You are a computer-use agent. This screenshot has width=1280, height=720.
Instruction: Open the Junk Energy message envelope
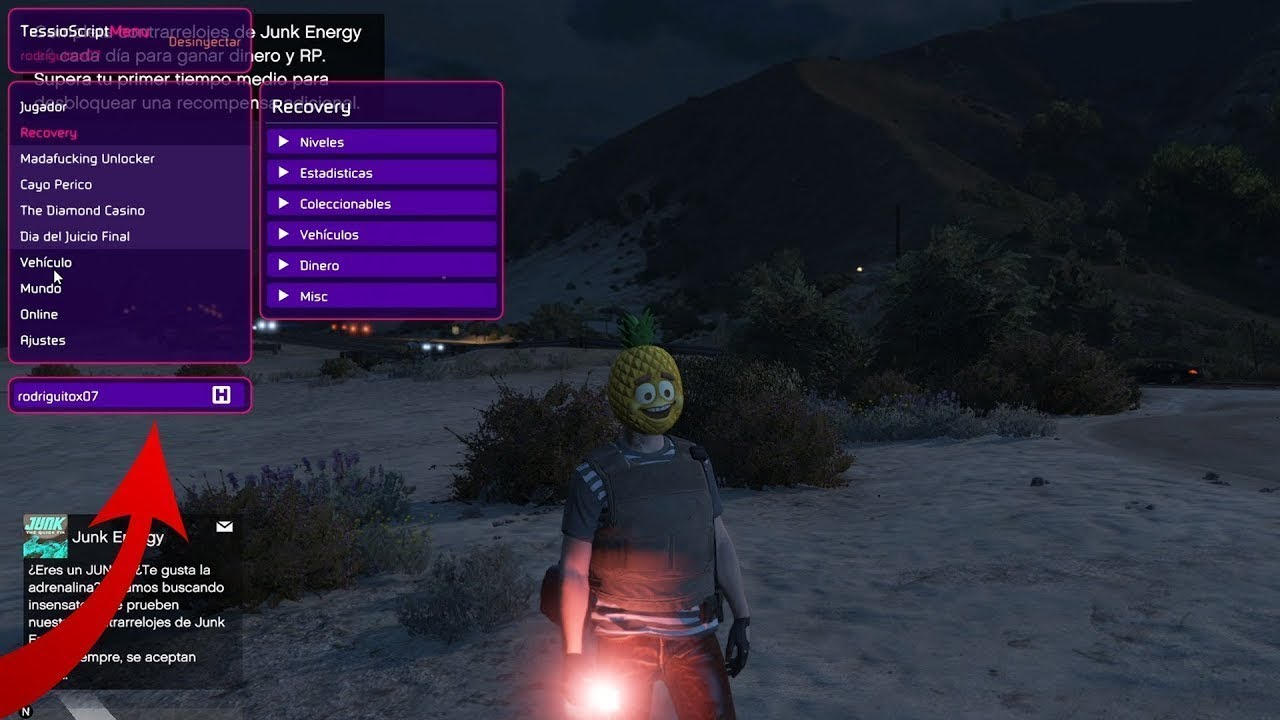(224, 526)
